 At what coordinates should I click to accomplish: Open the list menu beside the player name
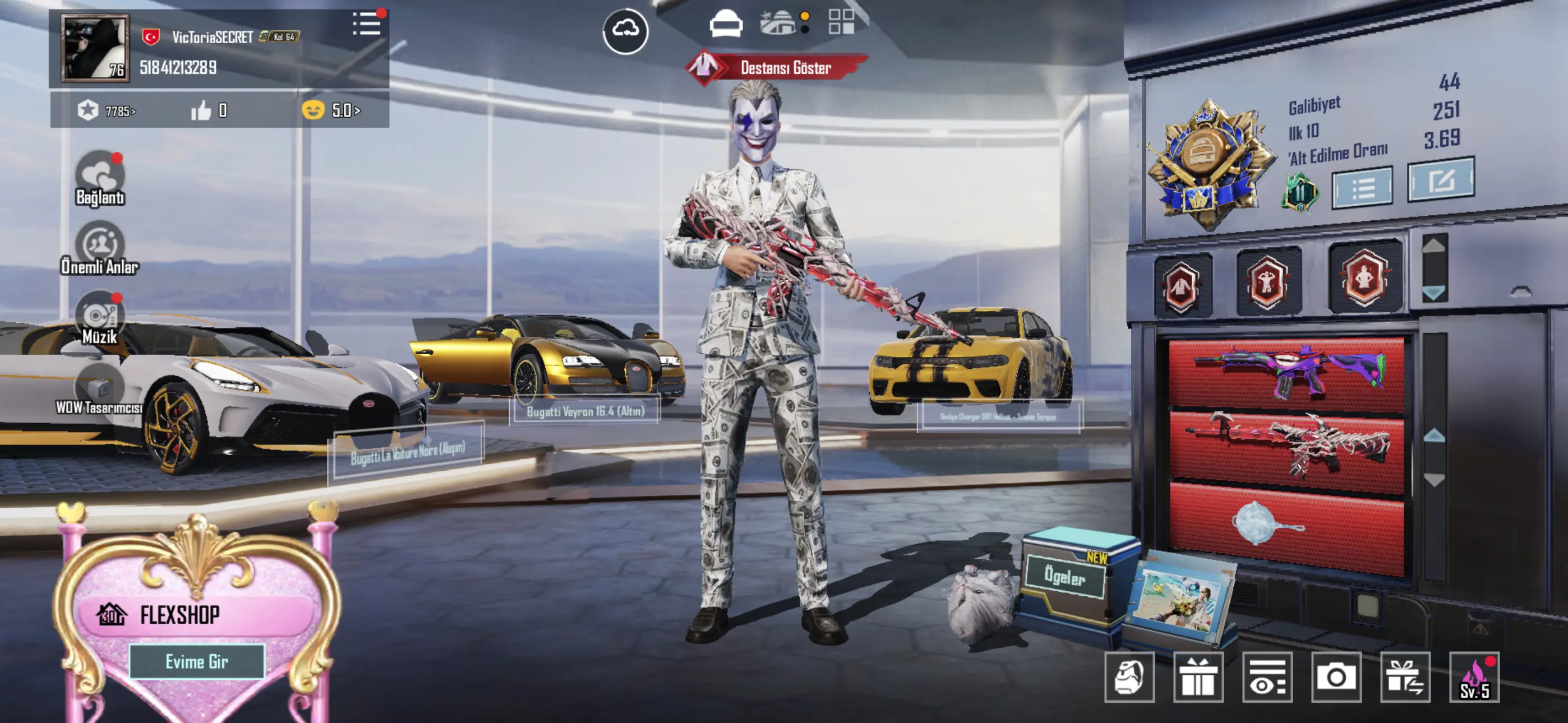pos(366,24)
